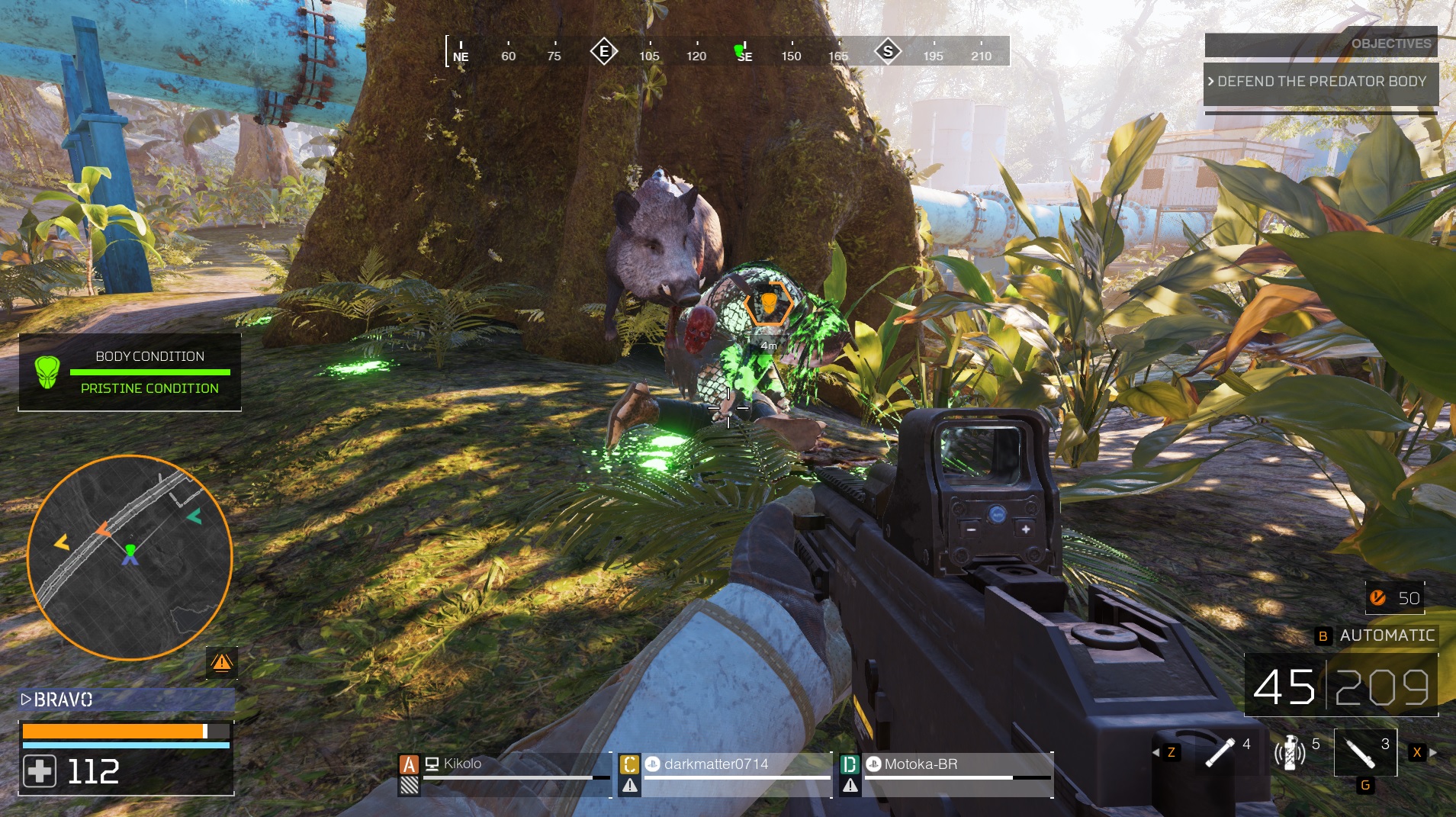Click the BRAVO callsign banner

click(127, 700)
